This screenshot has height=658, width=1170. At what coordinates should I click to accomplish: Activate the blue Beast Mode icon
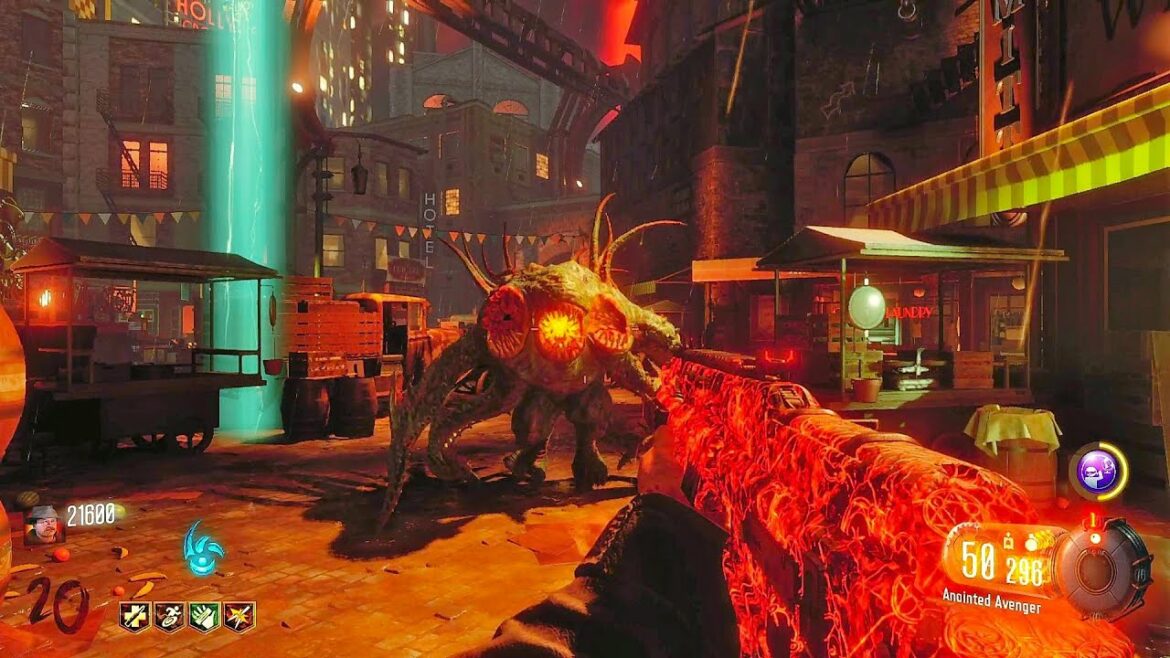203,547
